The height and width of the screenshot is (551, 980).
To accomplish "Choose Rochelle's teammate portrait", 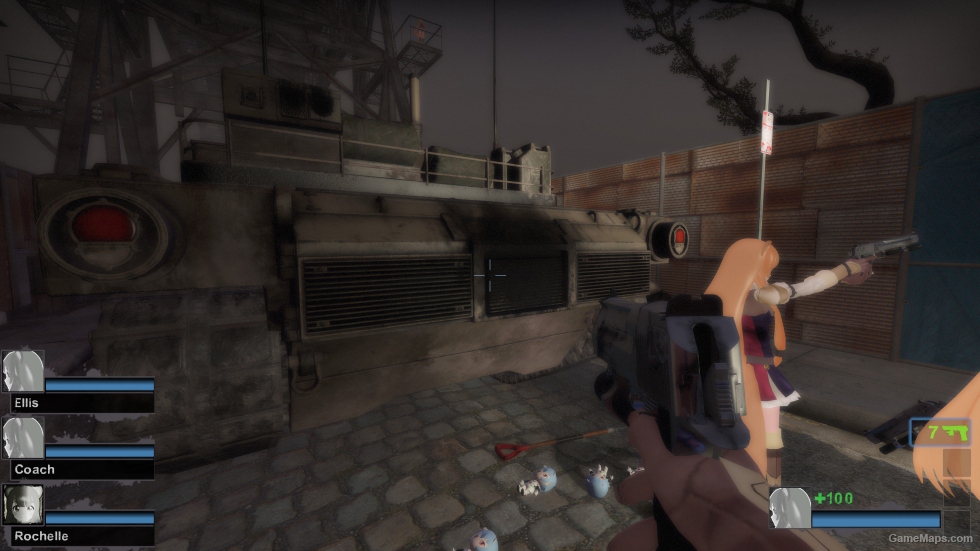I will [22, 505].
